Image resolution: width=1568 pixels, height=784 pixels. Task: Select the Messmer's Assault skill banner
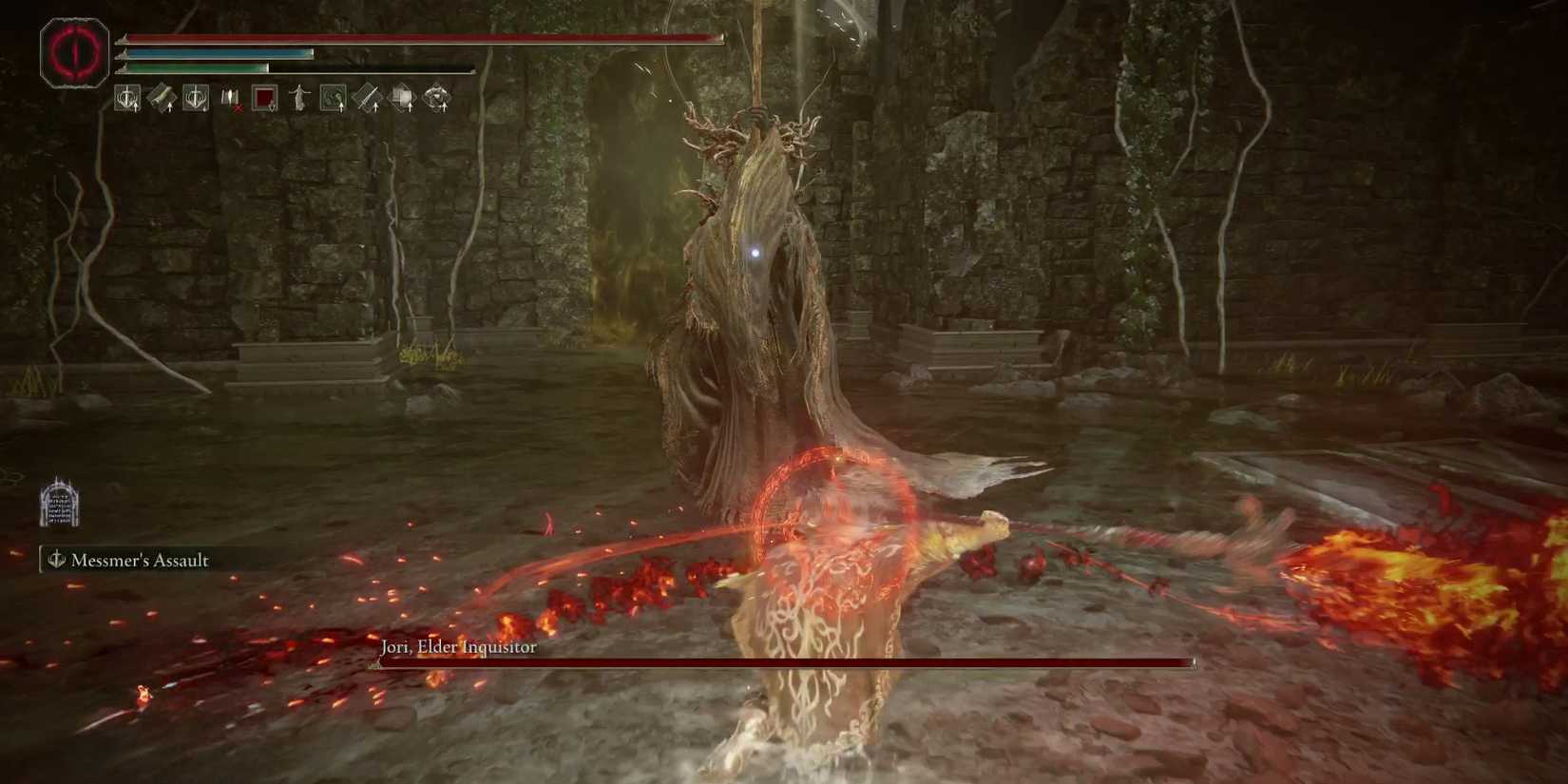click(x=124, y=561)
